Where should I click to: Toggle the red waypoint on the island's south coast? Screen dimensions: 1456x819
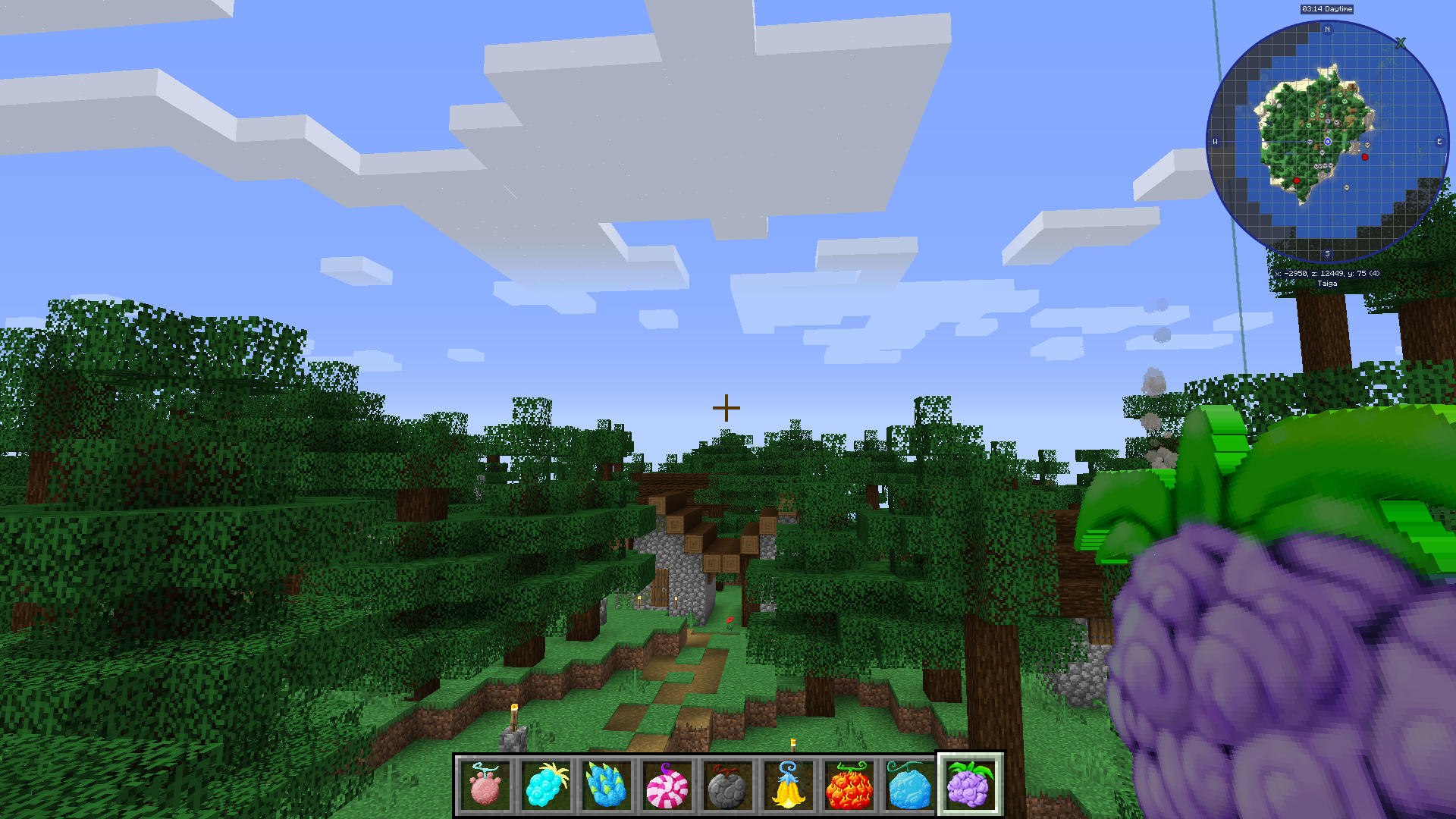tap(1297, 180)
